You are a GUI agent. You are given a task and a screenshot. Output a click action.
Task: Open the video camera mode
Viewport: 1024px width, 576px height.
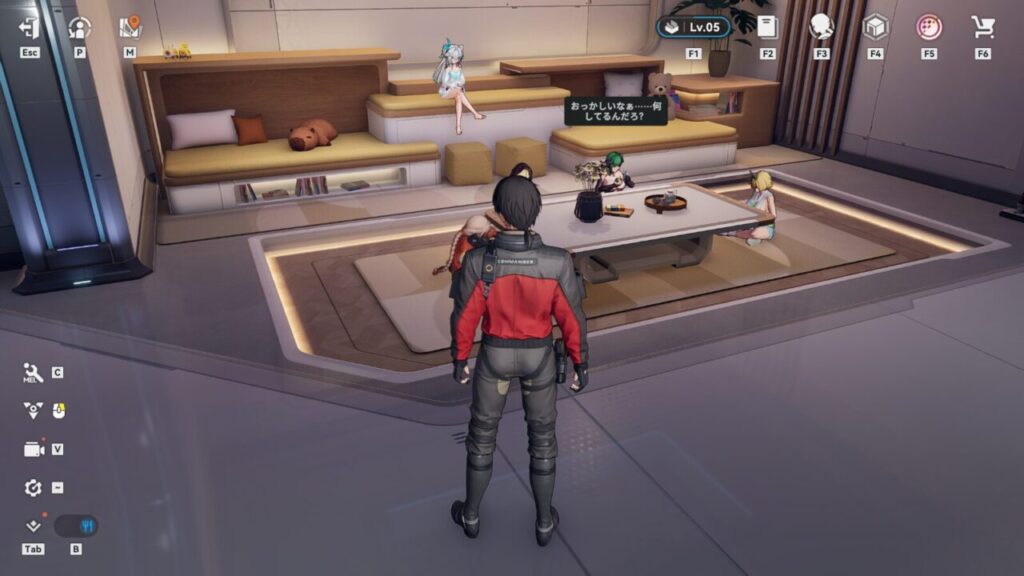coord(34,449)
